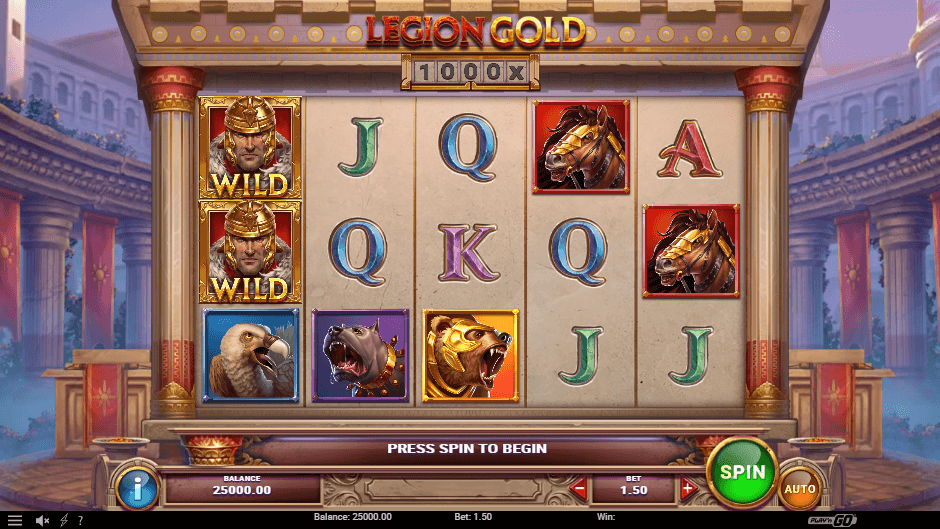Toggle the lightning bolt fast play
Image resolution: width=940 pixels, height=529 pixels.
pos(64,520)
